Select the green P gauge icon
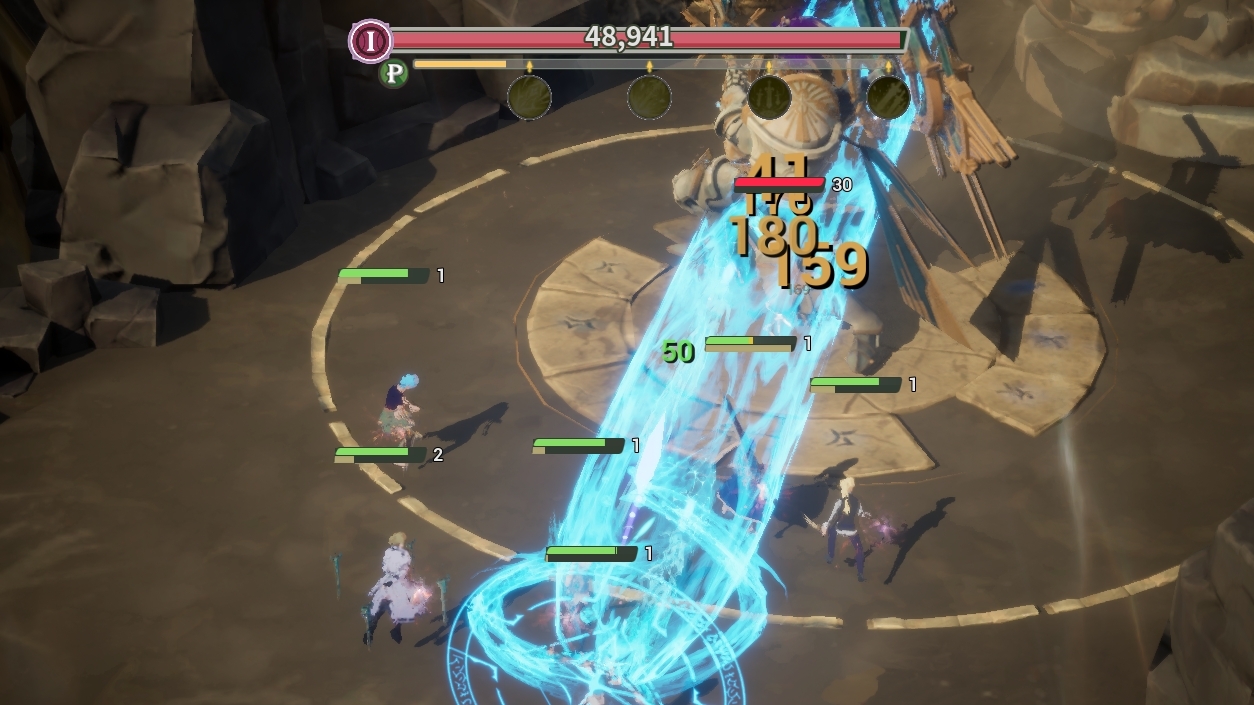Image resolution: width=1254 pixels, height=705 pixels. tap(393, 73)
